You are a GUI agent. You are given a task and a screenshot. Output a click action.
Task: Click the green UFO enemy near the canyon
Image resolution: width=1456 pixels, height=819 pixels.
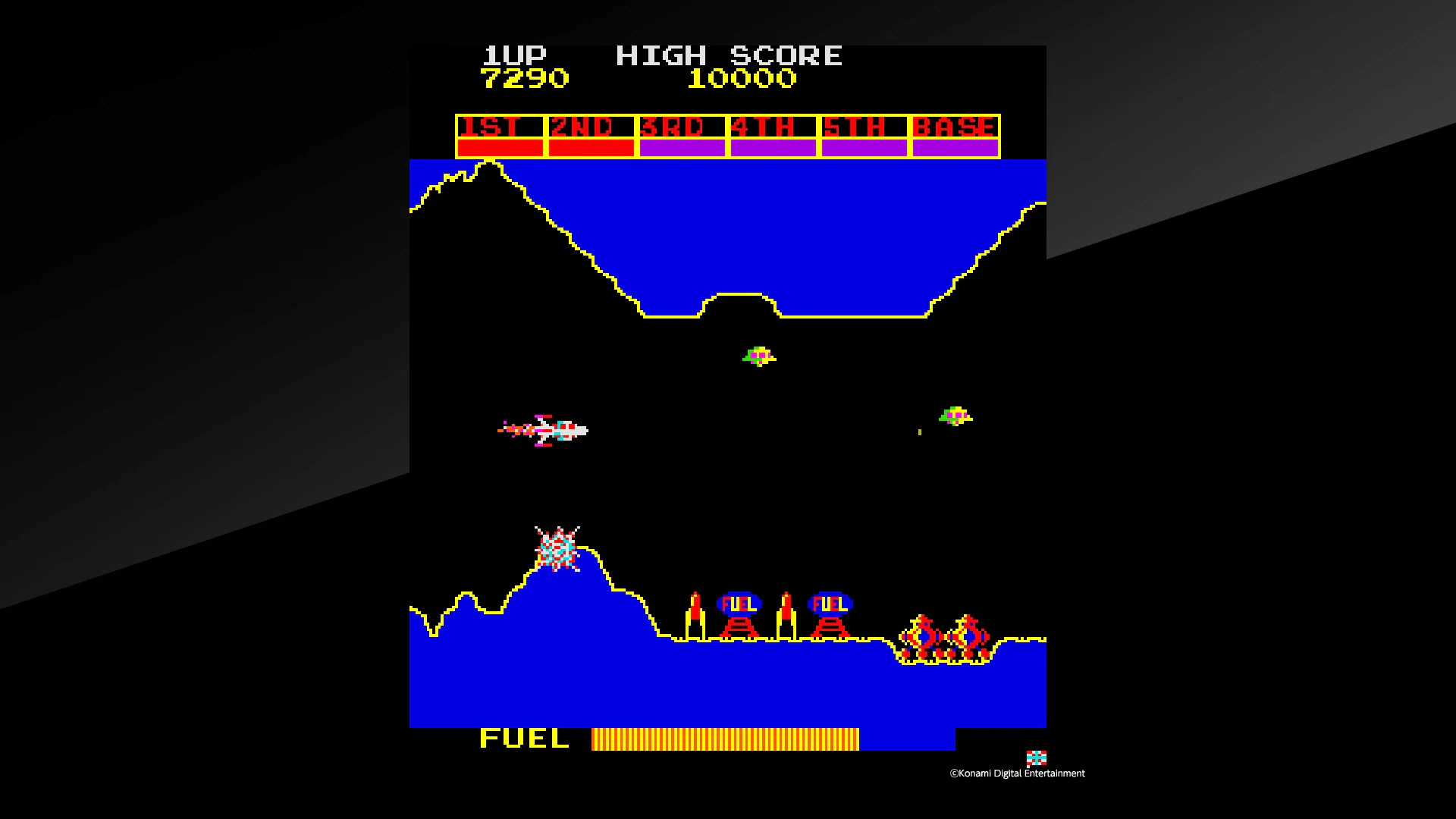click(x=758, y=356)
